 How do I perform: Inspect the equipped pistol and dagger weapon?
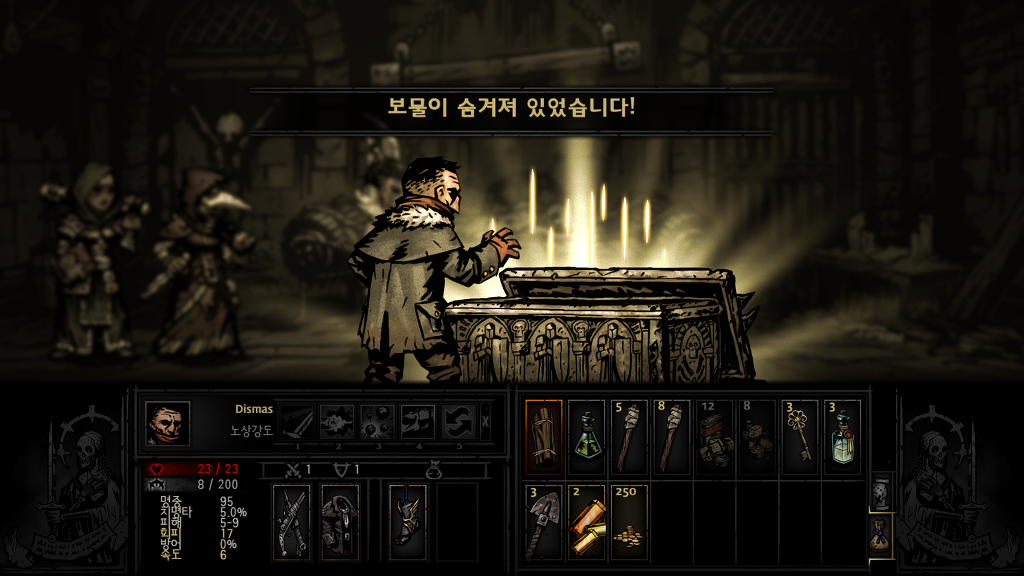point(291,521)
